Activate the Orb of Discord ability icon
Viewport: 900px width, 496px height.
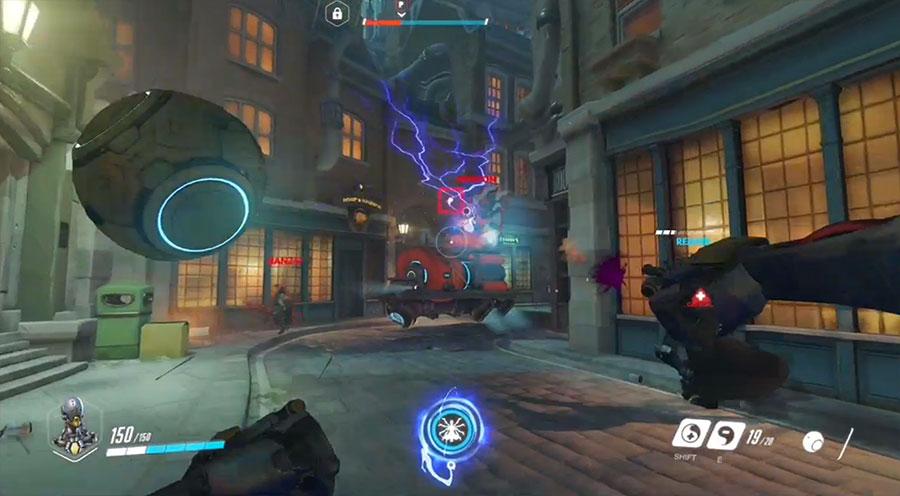click(724, 434)
